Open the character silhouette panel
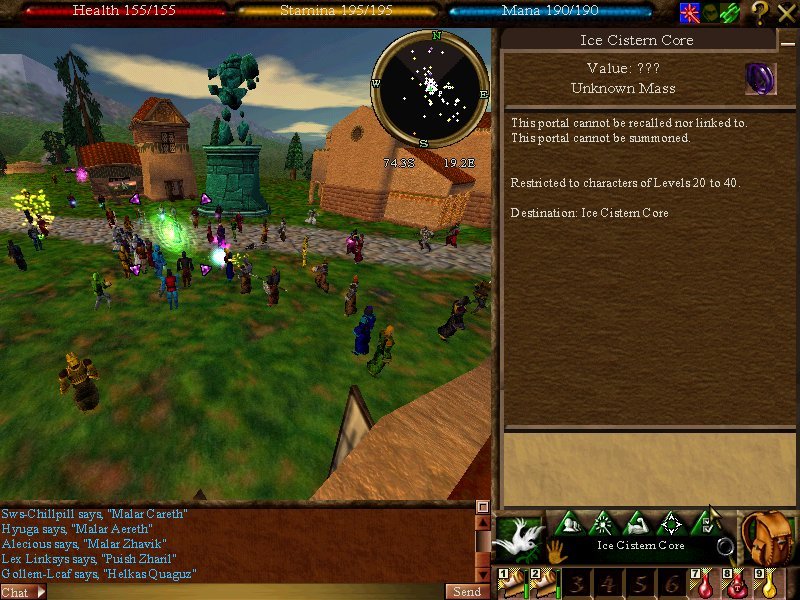 click(x=569, y=523)
